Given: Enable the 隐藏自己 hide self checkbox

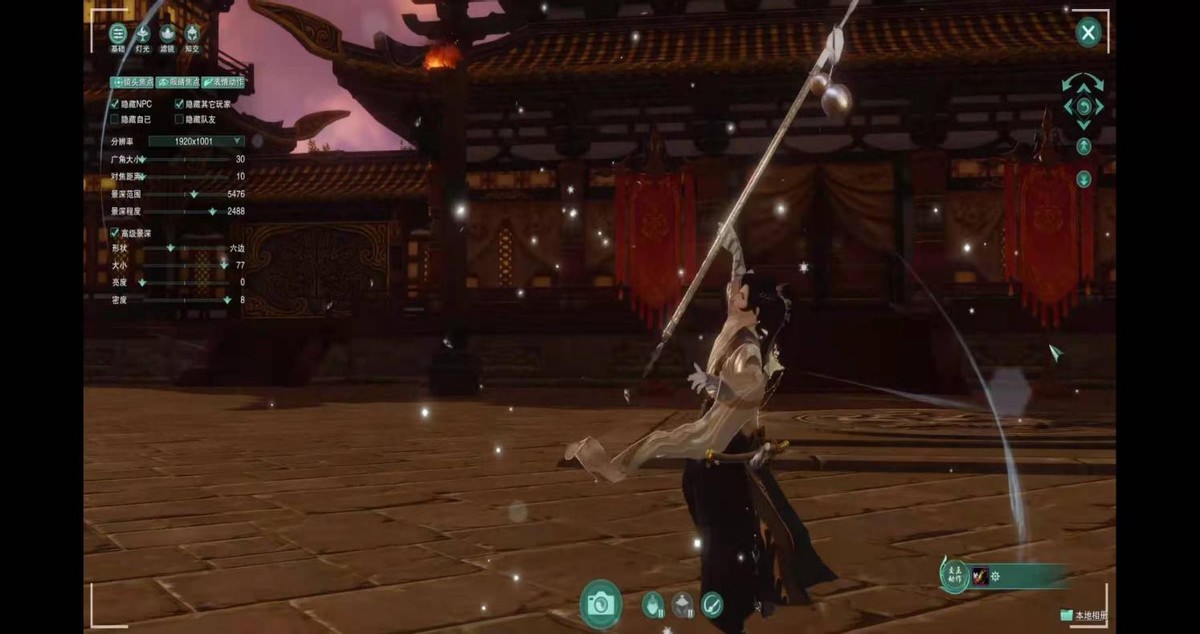Looking at the screenshot, I should click(x=115, y=119).
